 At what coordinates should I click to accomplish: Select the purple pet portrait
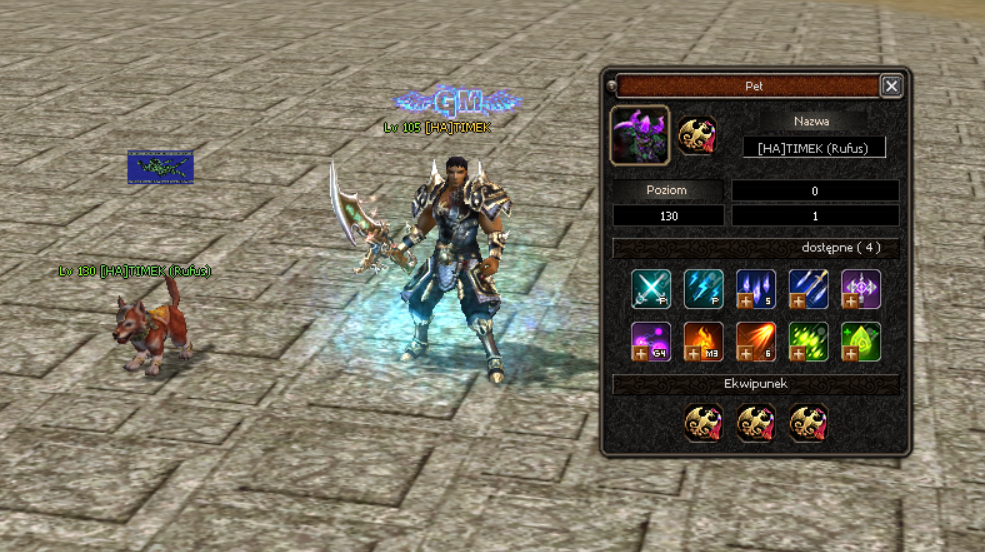coord(640,136)
